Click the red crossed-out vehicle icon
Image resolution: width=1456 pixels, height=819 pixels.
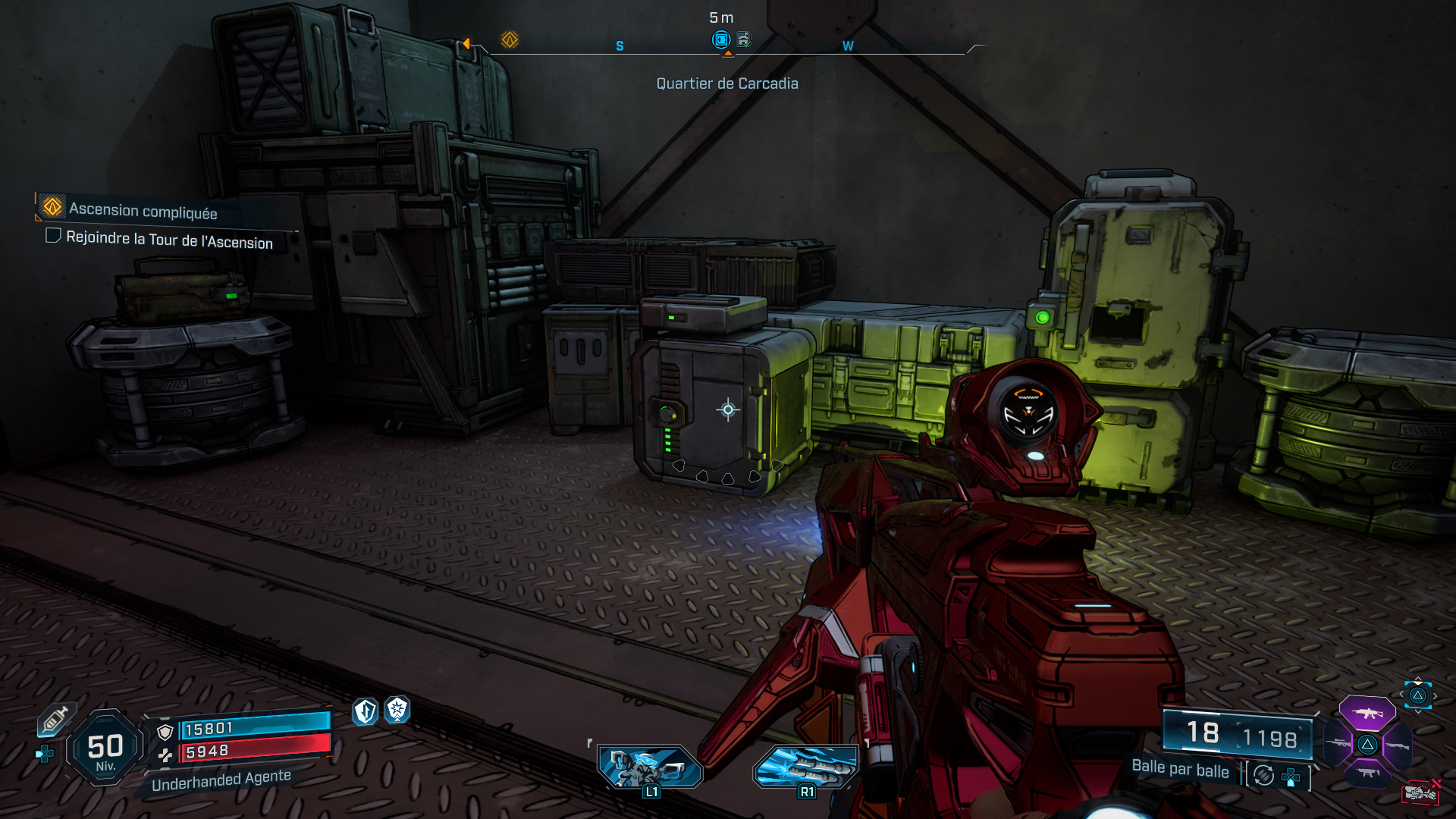click(x=1420, y=793)
